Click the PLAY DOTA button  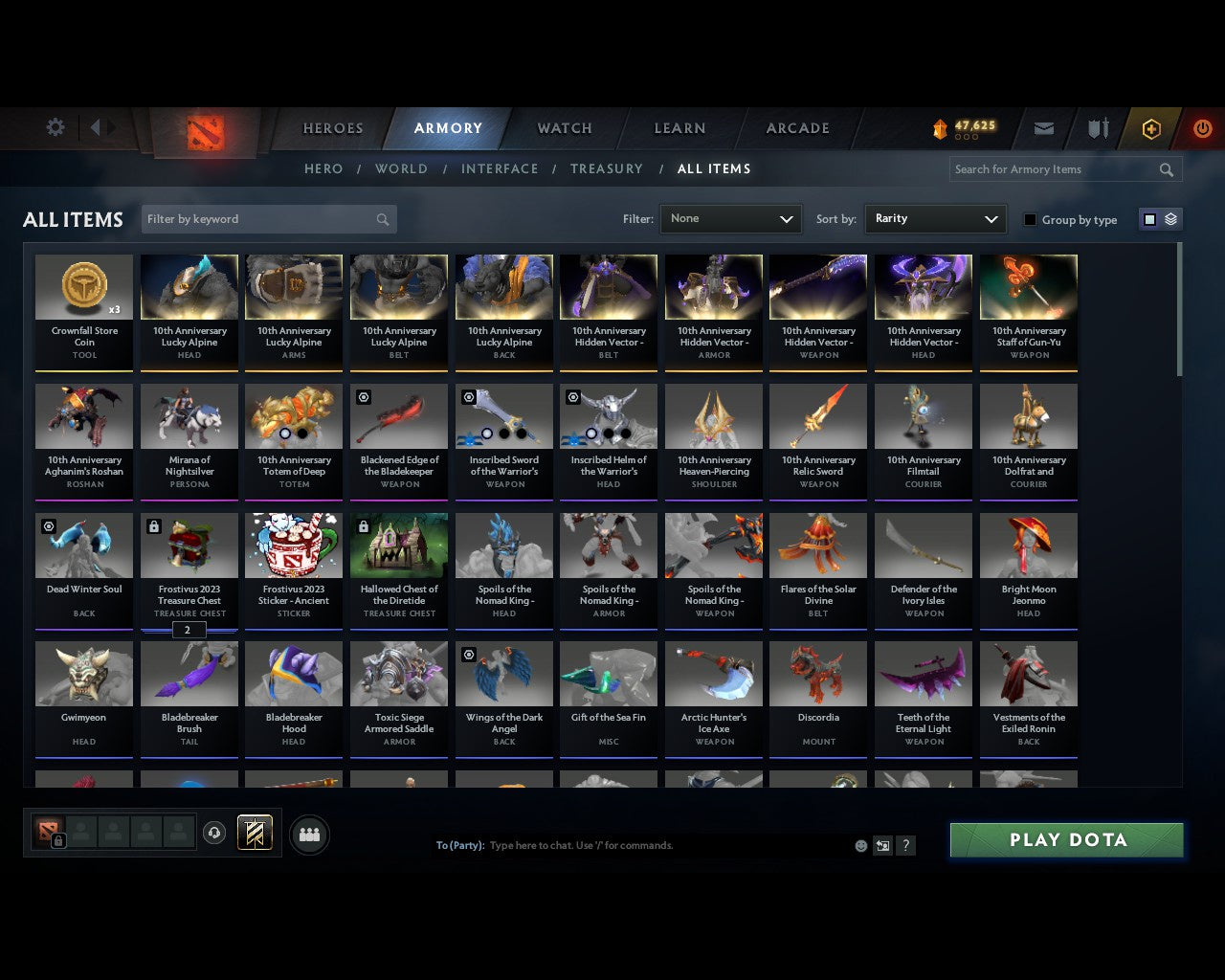point(1065,839)
